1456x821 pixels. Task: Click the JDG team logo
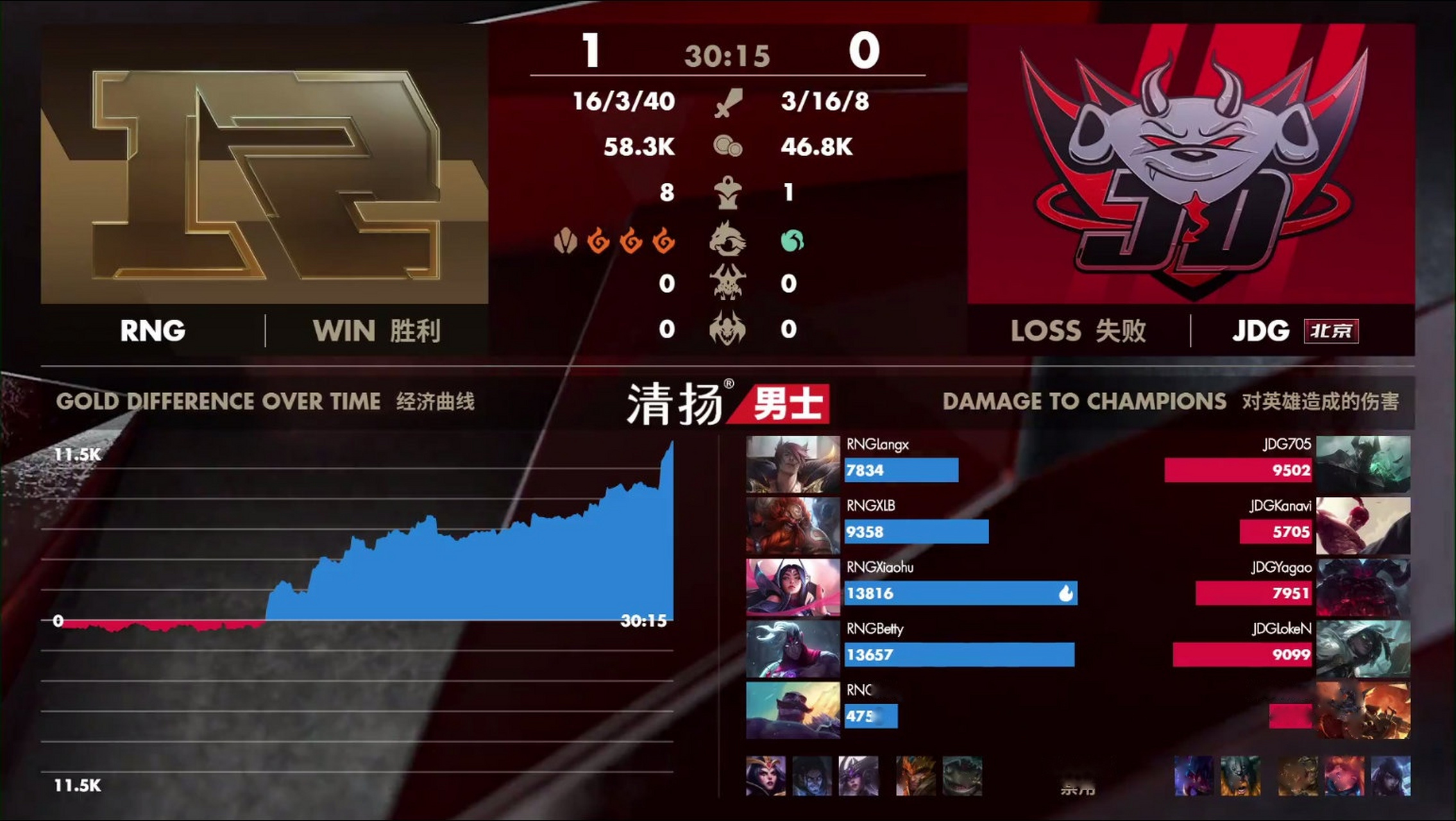1191,164
